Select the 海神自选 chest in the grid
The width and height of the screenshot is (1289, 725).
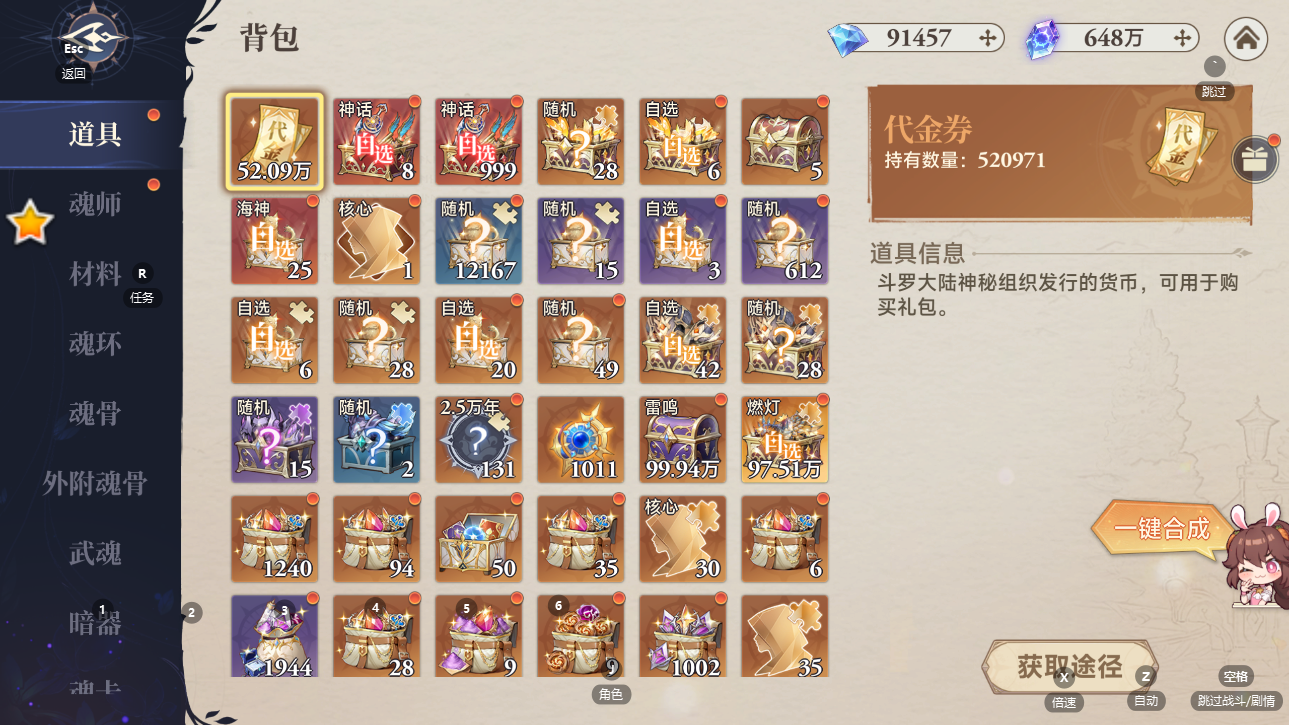click(x=274, y=240)
